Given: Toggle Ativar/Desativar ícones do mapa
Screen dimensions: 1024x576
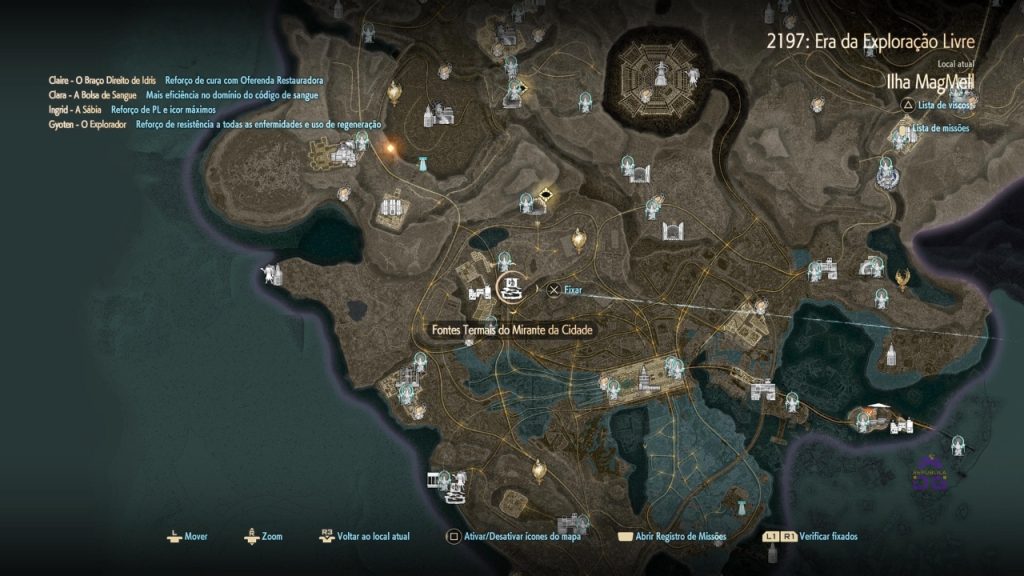Looking at the screenshot, I should (514, 537).
